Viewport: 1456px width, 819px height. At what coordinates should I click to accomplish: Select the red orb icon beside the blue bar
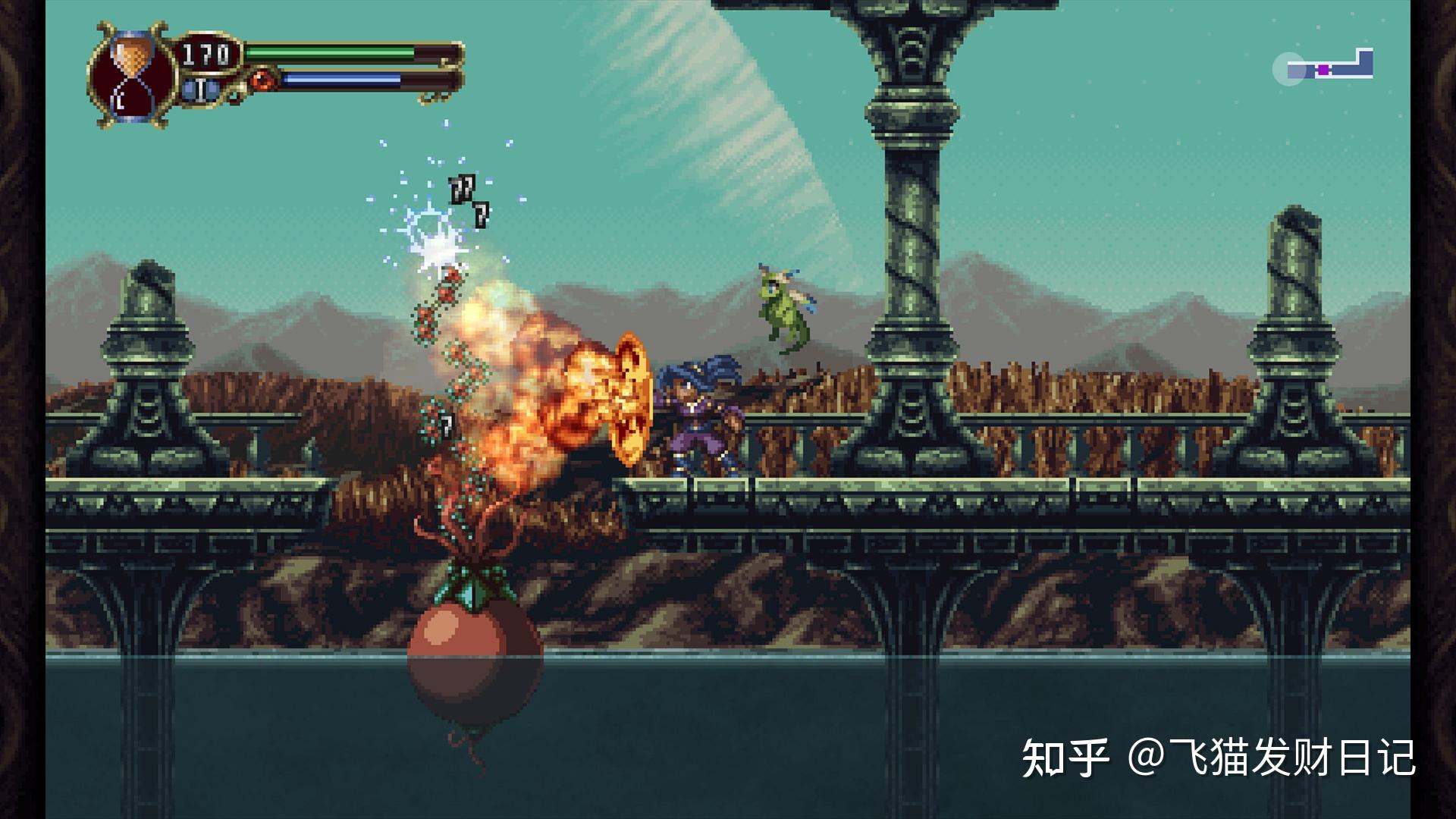263,79
